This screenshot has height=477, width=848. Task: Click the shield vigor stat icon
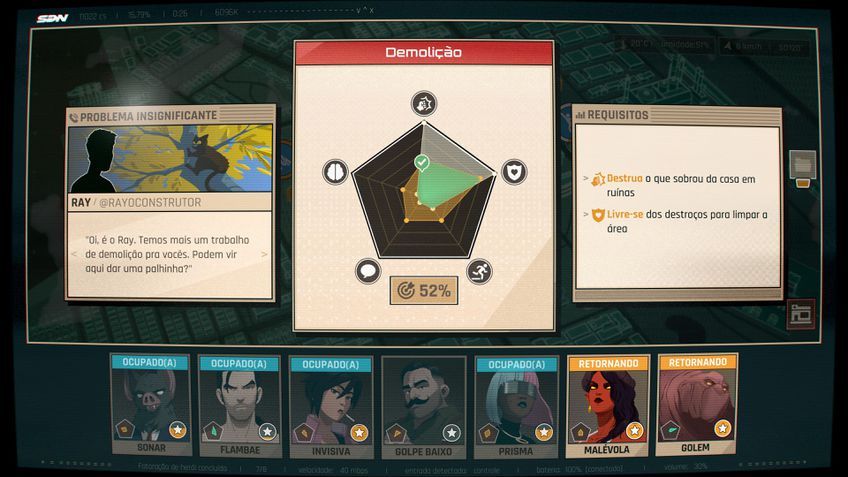[513, 172]
